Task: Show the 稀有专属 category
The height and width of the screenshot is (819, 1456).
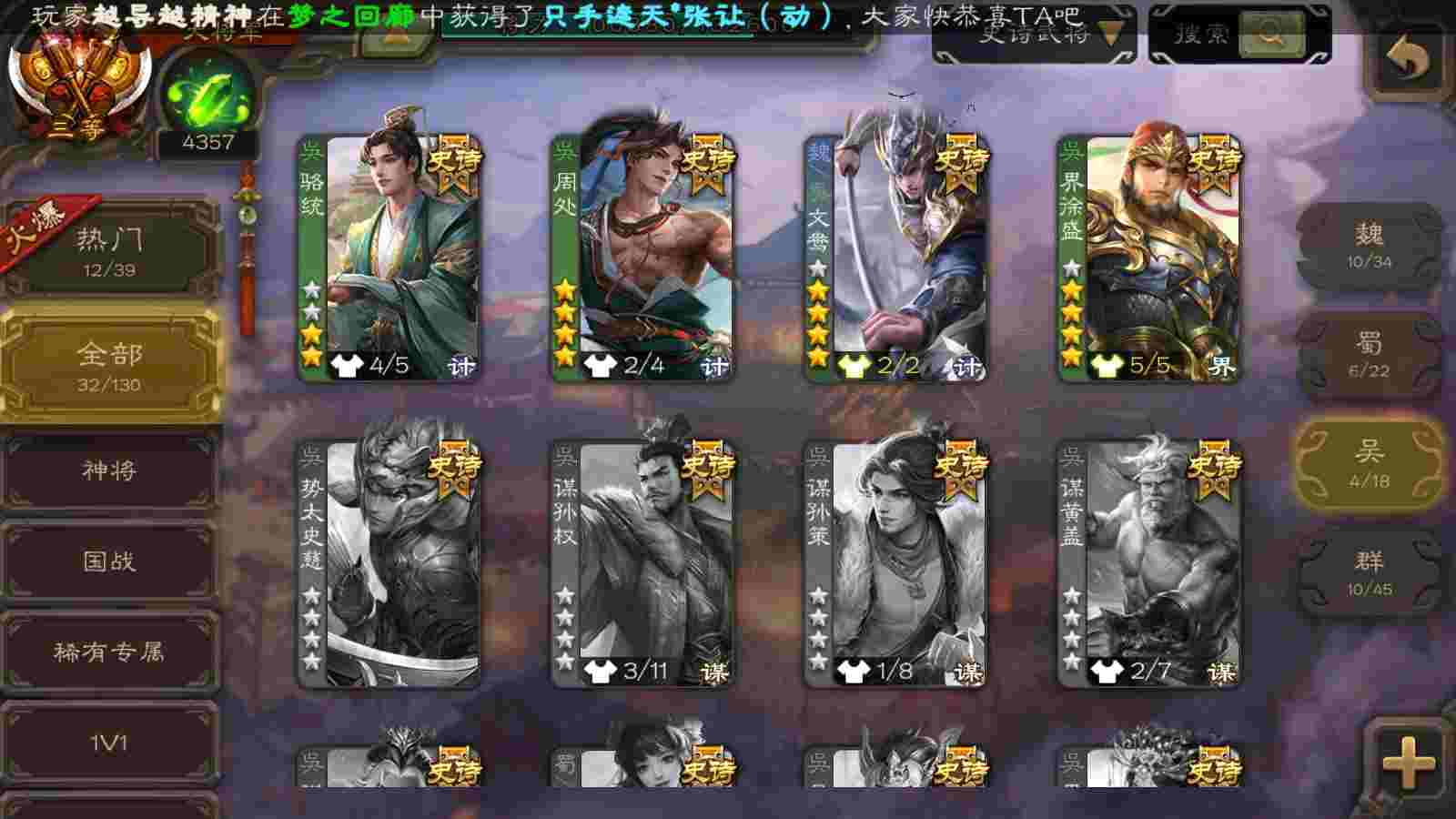Action: pos(109,652)
